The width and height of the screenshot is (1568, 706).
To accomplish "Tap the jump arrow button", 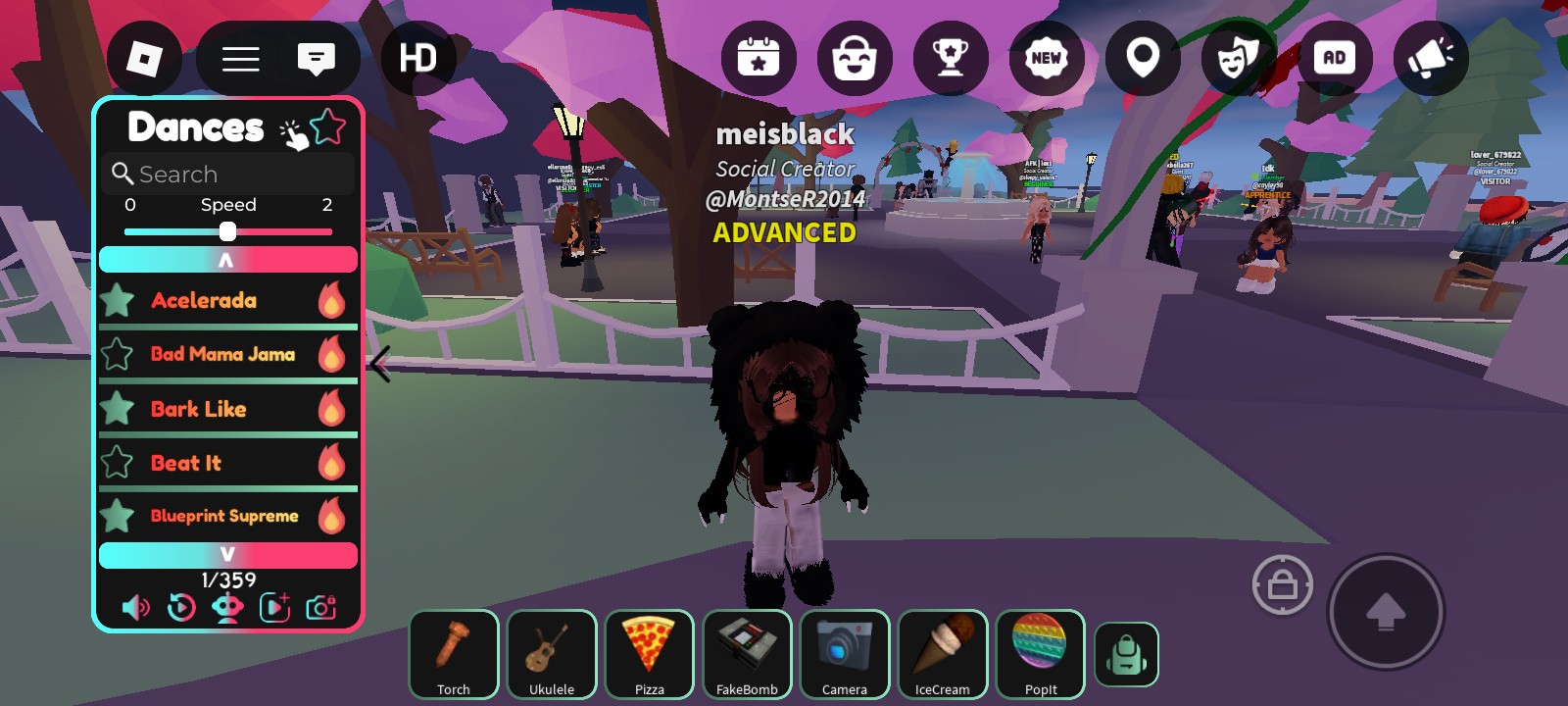I will [x=1385, y=612].
